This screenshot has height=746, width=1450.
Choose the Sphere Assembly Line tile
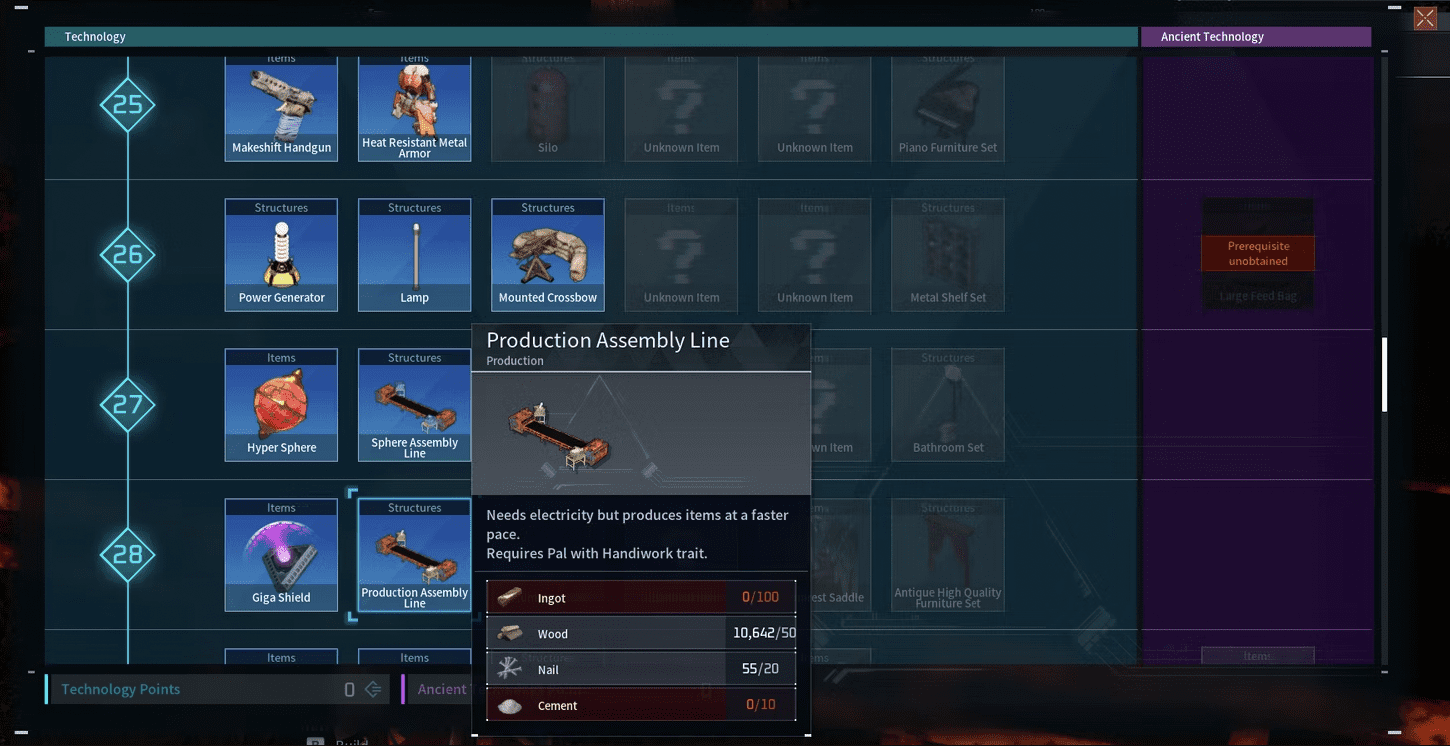(x=415, y=405)
